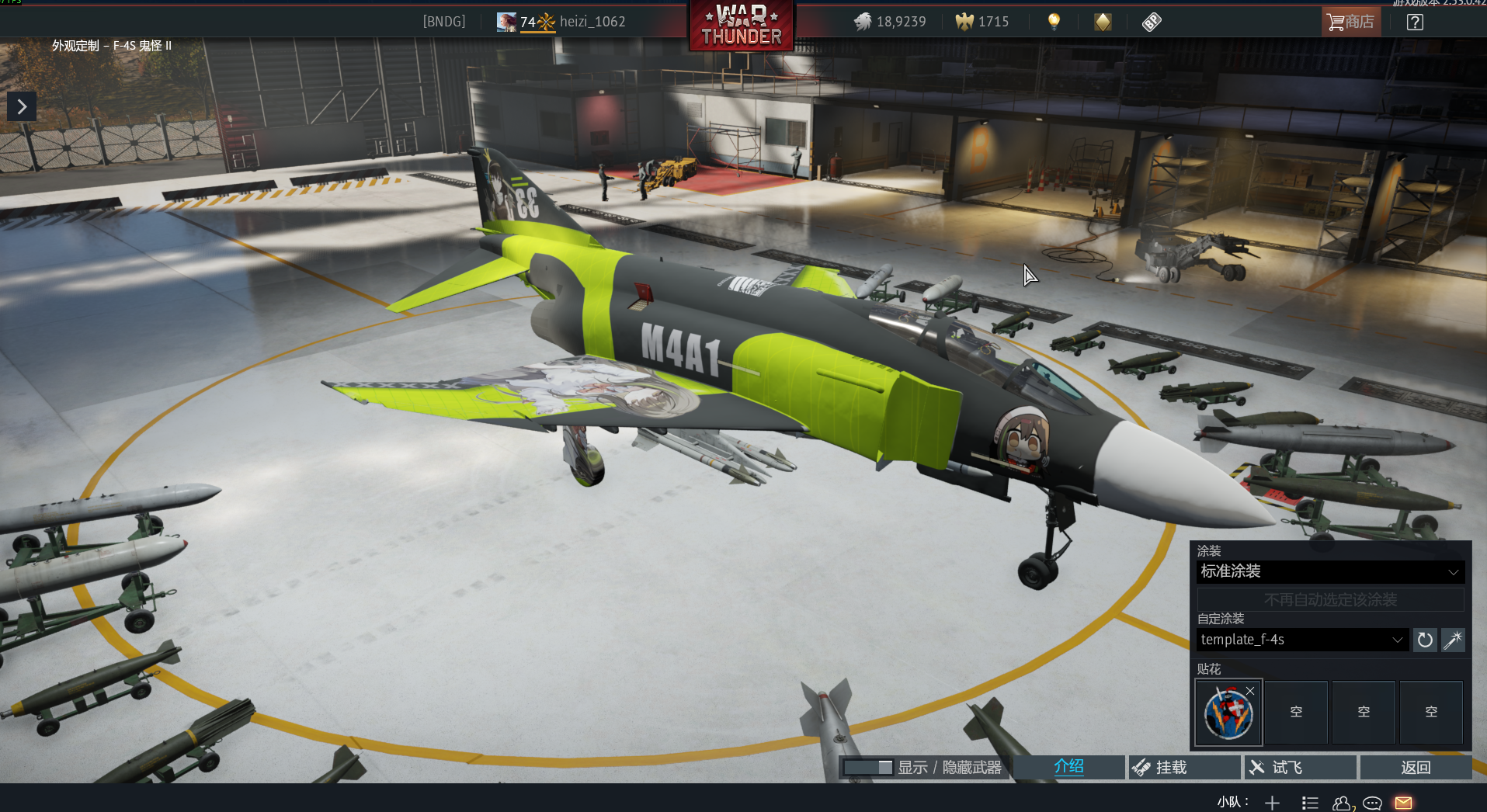Open player profile heizi_1062
This screenshot has width=1487, height=812.
[592, 22]
